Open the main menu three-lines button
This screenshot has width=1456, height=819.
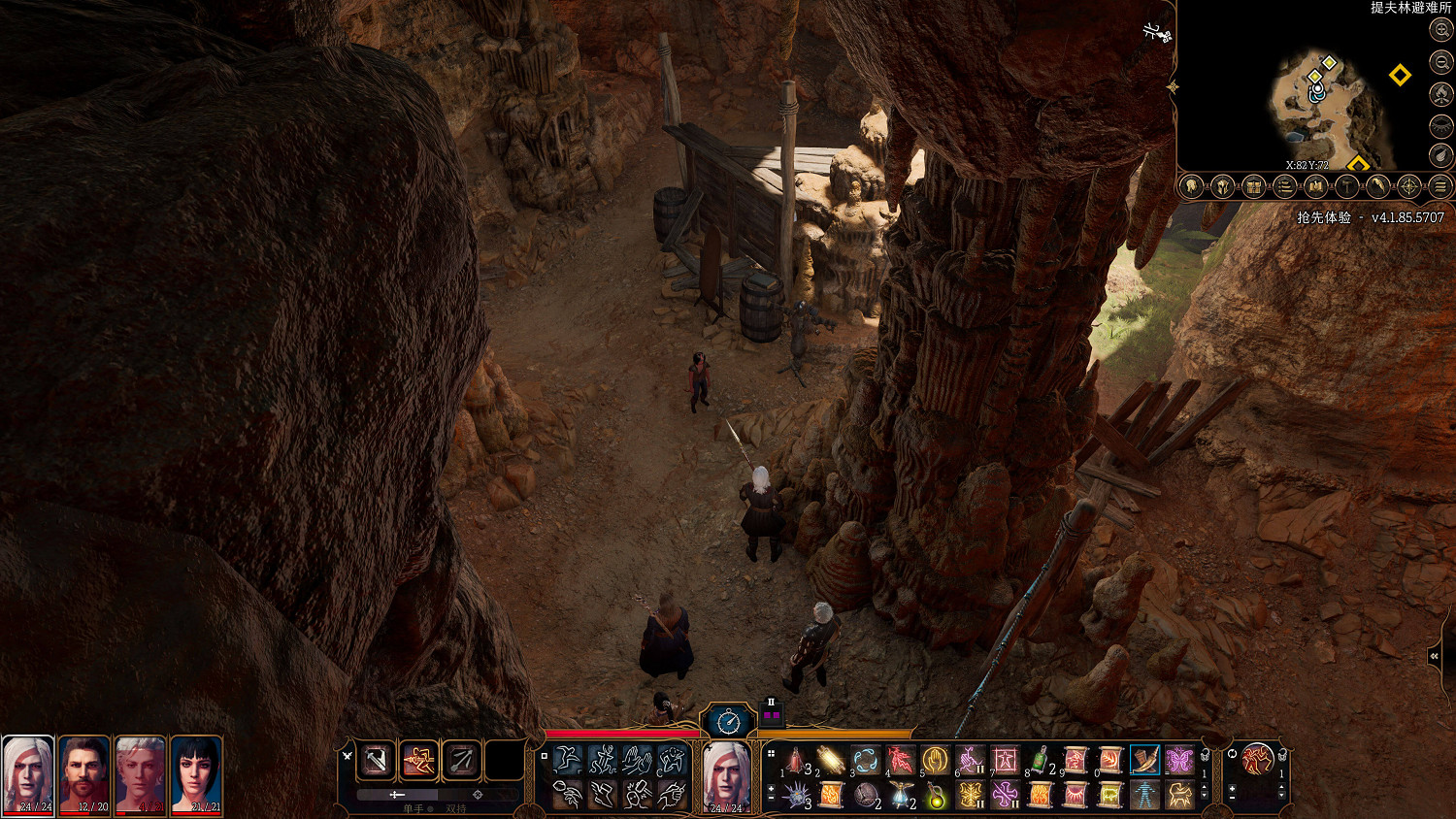click(1441, 186)
